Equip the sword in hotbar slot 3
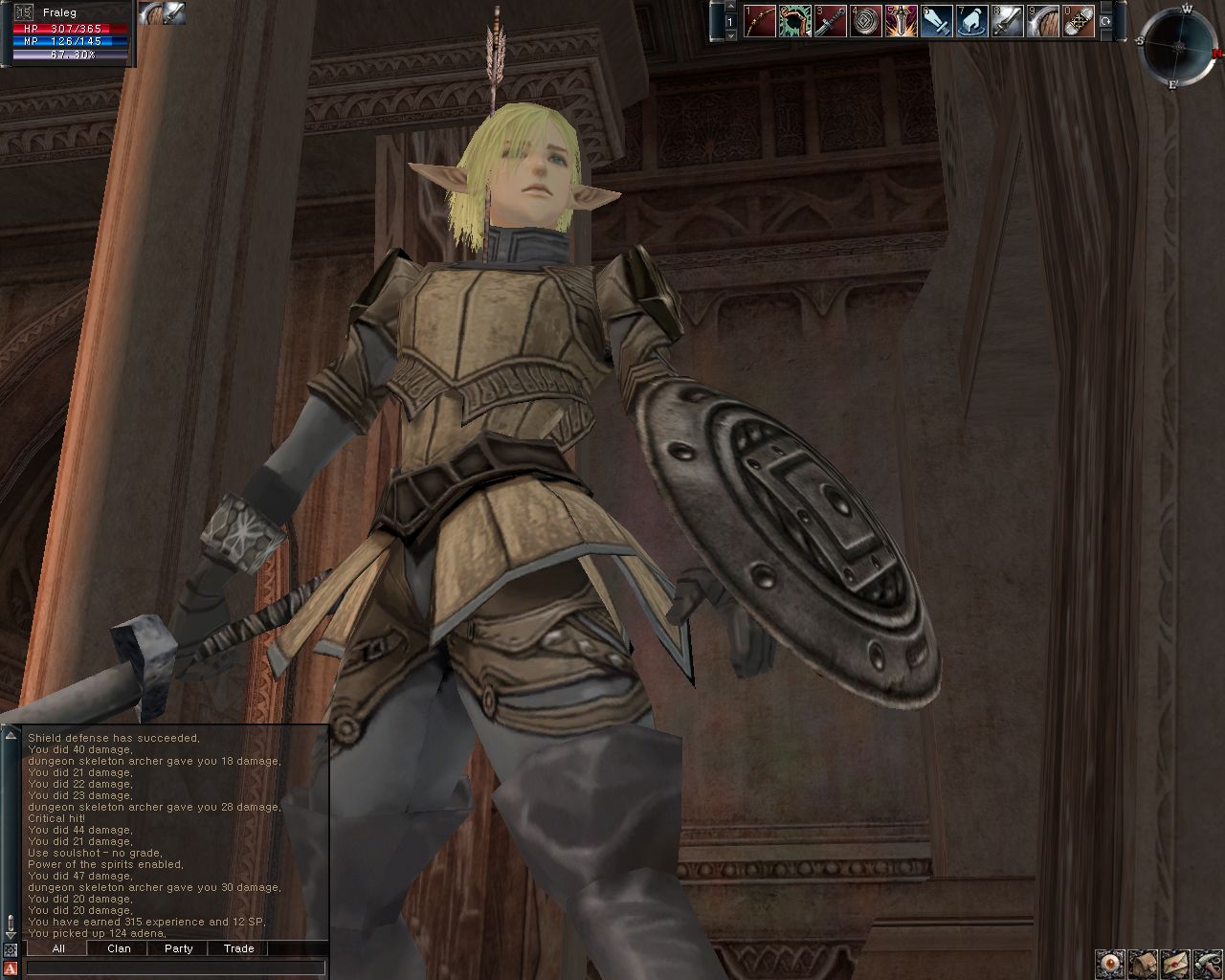Image resolution: width=1225 pixels, height=980 pixels. tap(832, 21)
